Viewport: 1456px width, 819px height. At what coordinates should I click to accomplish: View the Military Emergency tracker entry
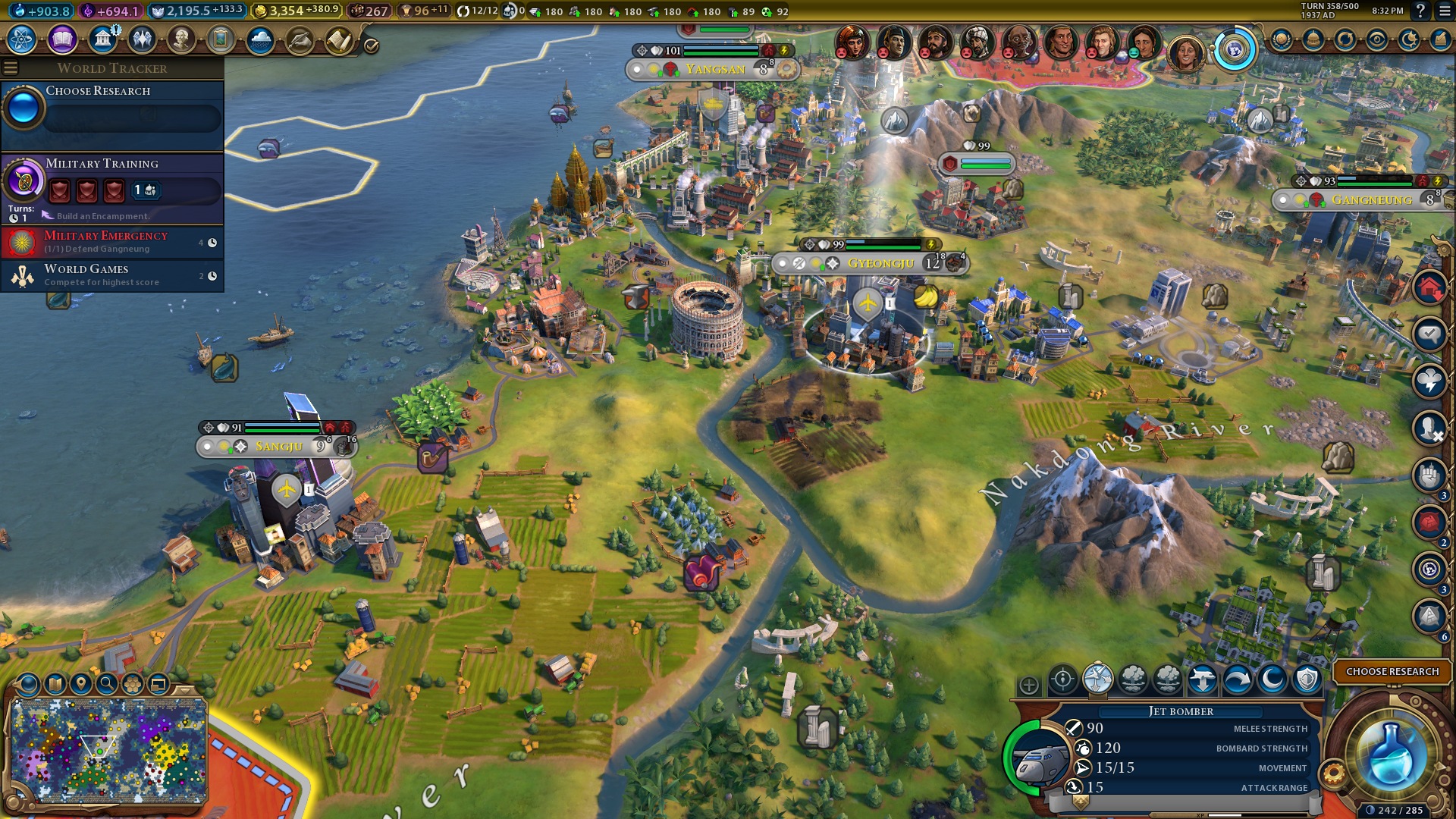tap(114, 242)
